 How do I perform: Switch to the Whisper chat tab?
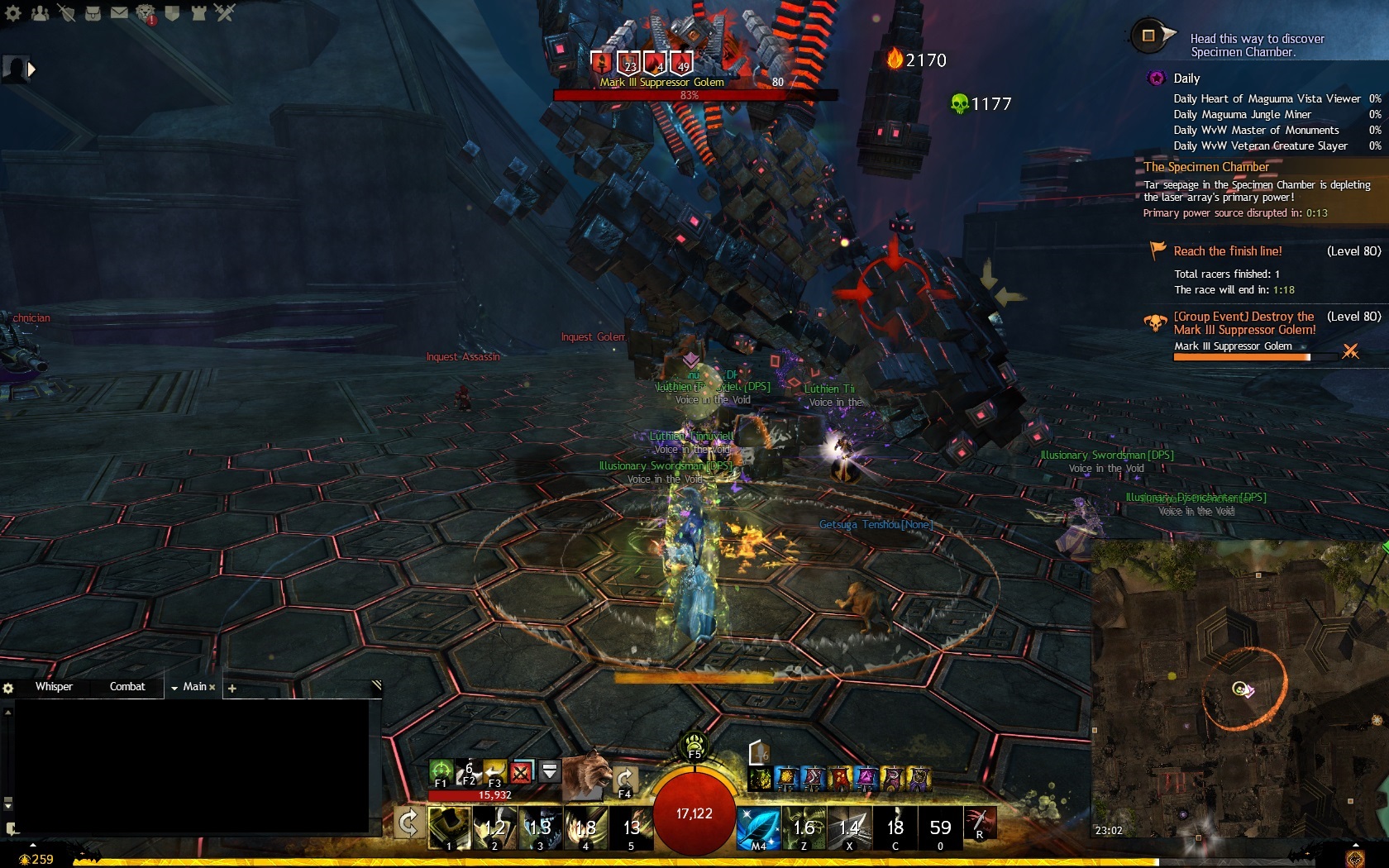(x=54, y=687)
